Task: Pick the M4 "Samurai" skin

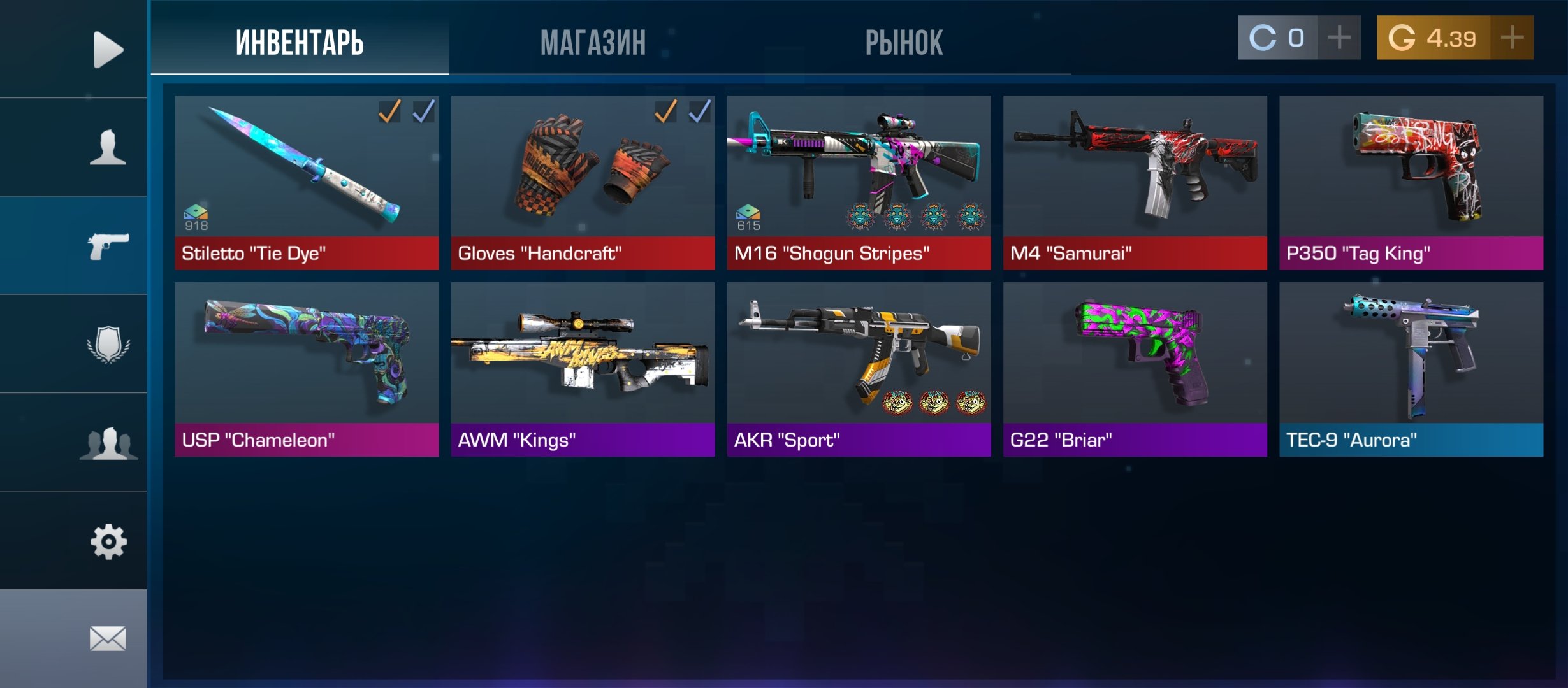Action: click(x=1135, y=182)
